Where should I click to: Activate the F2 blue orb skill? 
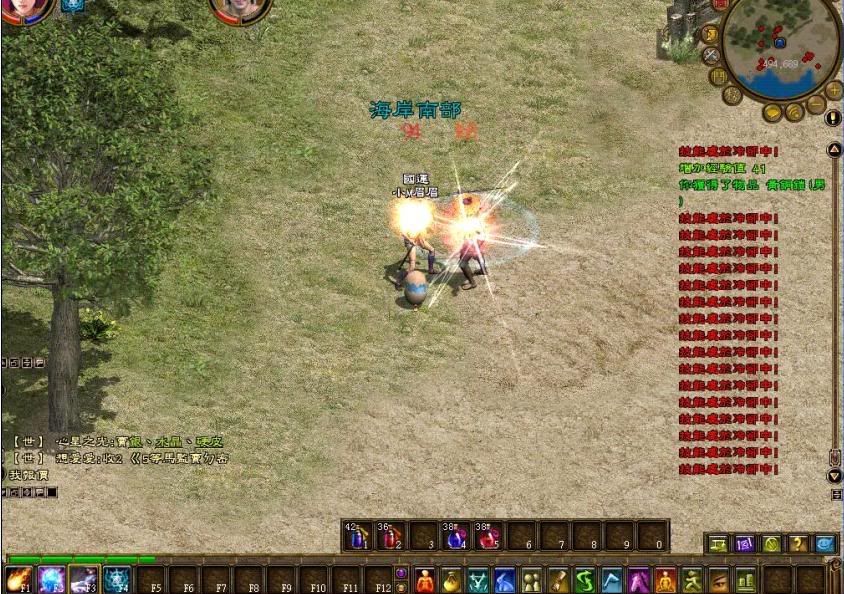click(51, 579)
